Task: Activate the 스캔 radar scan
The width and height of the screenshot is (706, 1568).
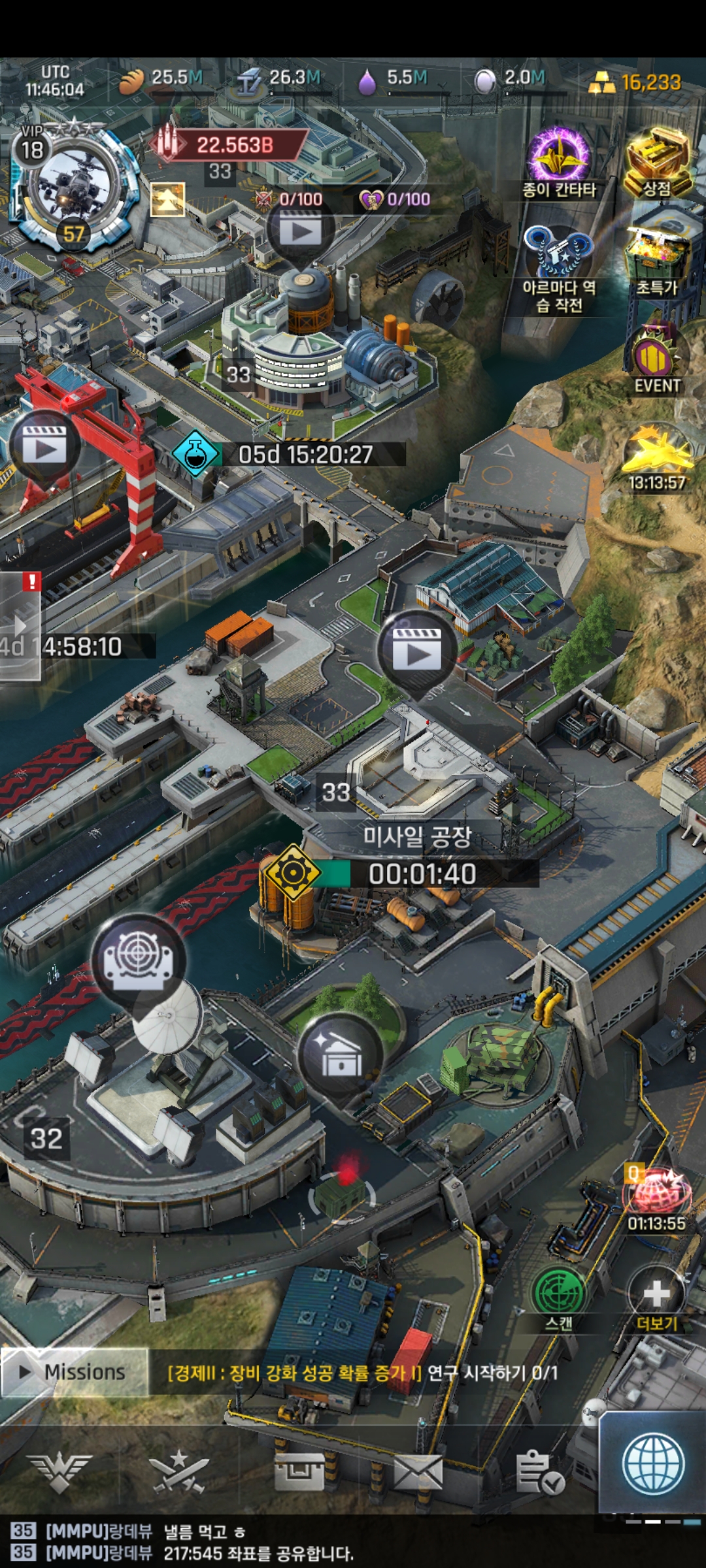Action: tap(559, 1297)
